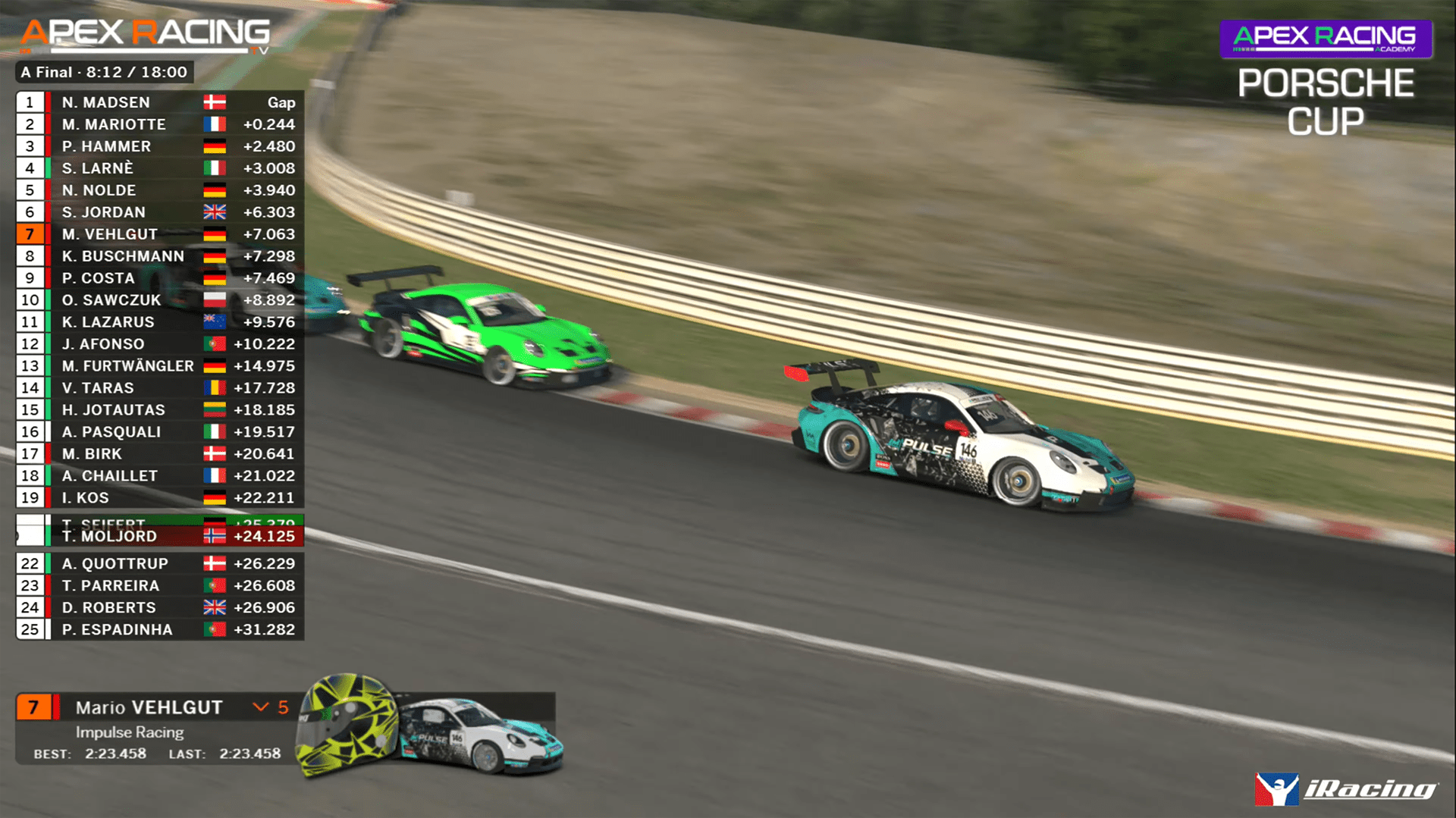This screenshot has height=818, width=1456.
Task: Click the Norwegian flag beside T. MOLJORD
Action: (215, 535)
